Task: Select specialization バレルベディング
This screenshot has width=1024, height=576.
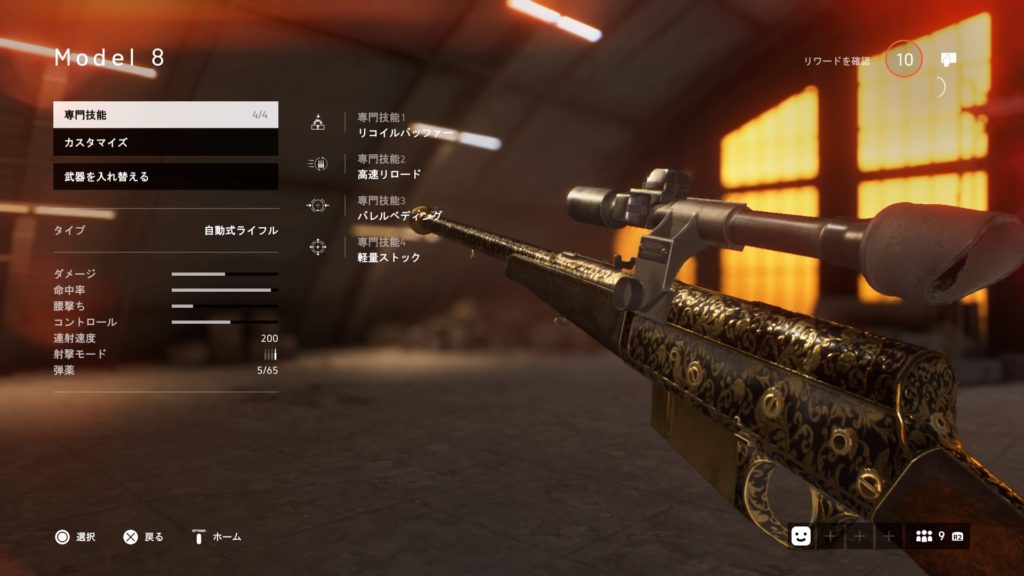Action: [399, 215]
